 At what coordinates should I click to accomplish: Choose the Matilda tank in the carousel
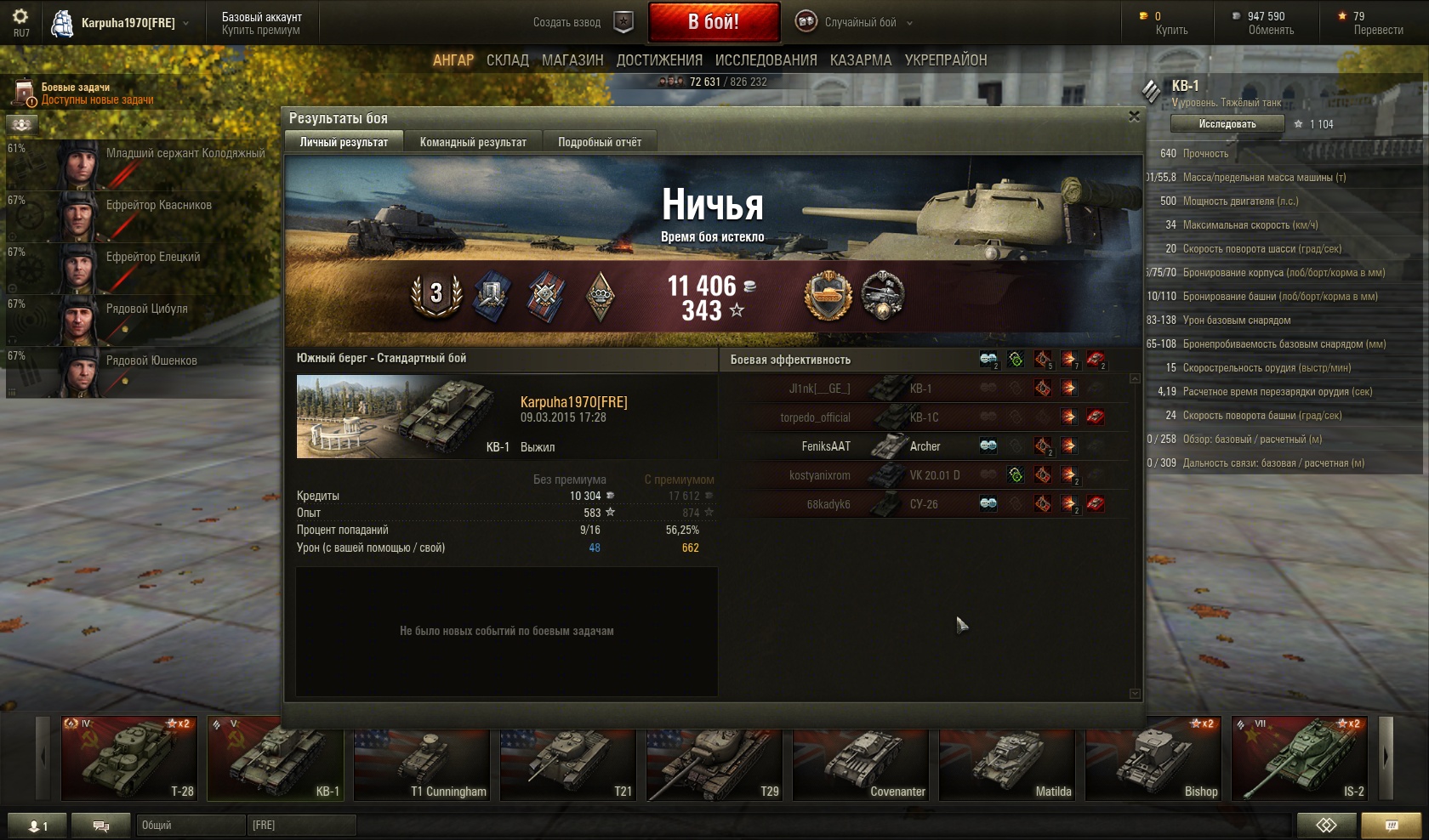pos(1006,758)
